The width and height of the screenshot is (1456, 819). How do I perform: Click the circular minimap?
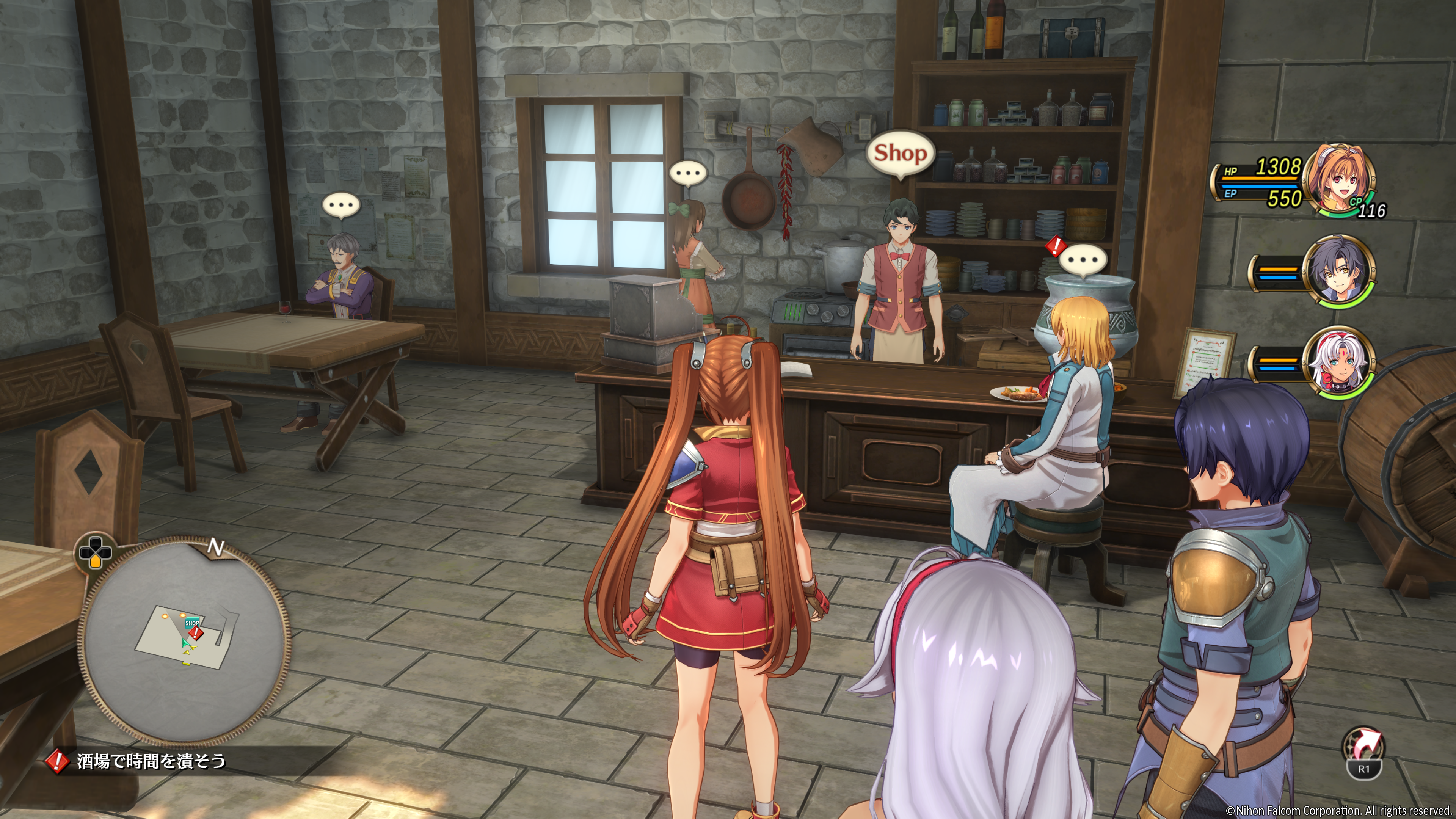pos(185,640)
